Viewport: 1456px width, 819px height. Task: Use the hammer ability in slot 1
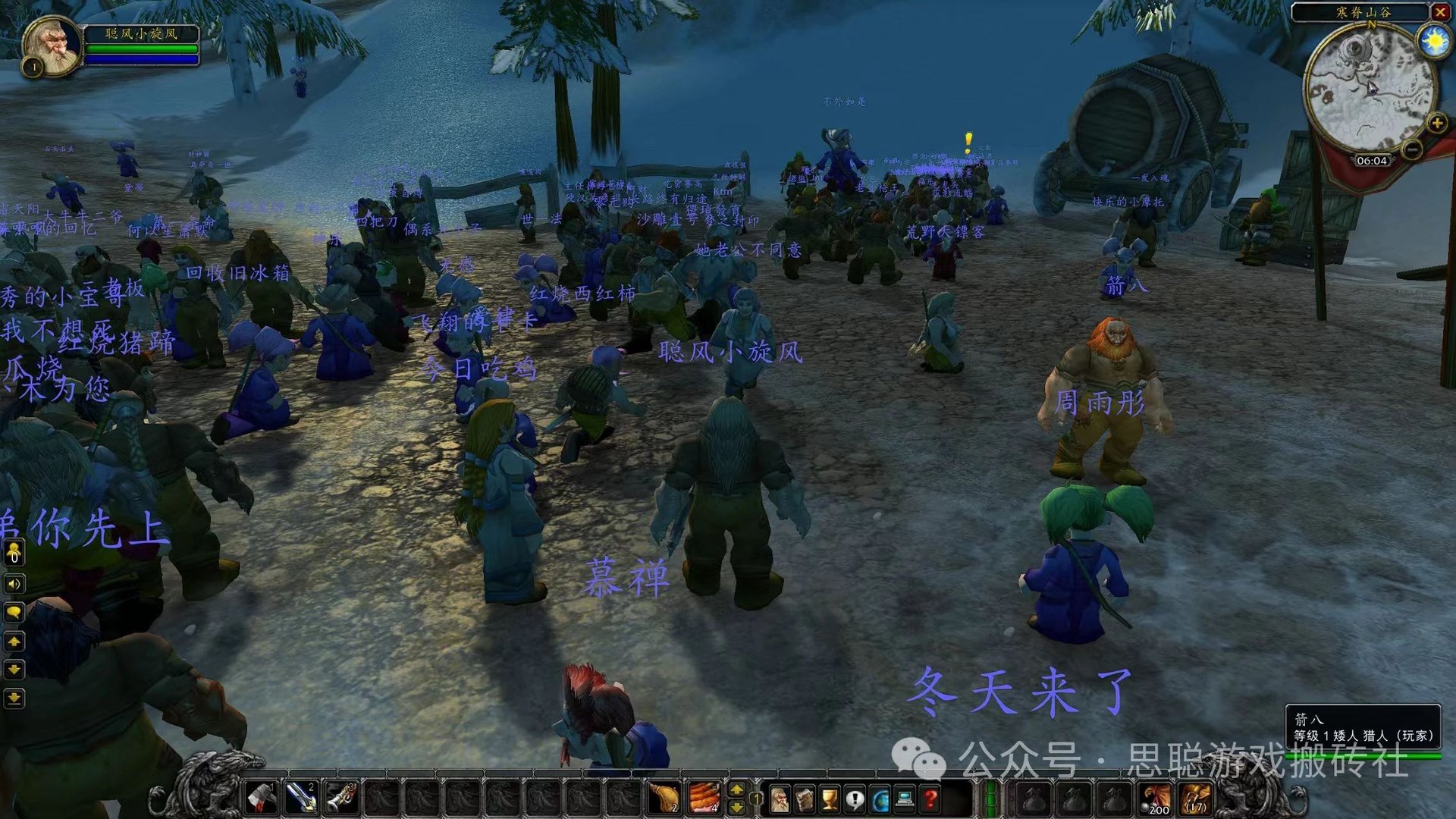(261, 799)
